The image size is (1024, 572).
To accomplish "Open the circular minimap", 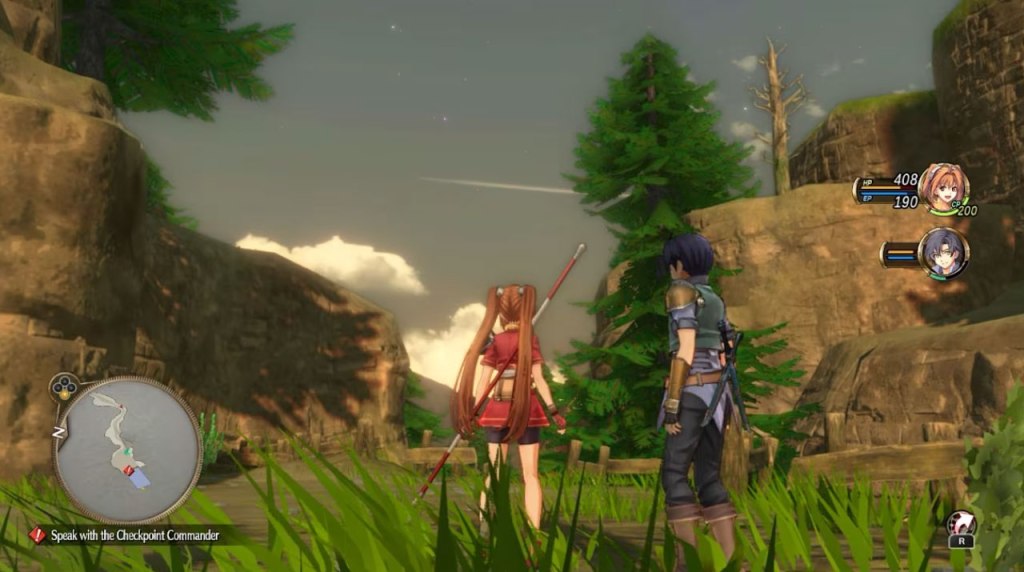I will coord(127,449).
